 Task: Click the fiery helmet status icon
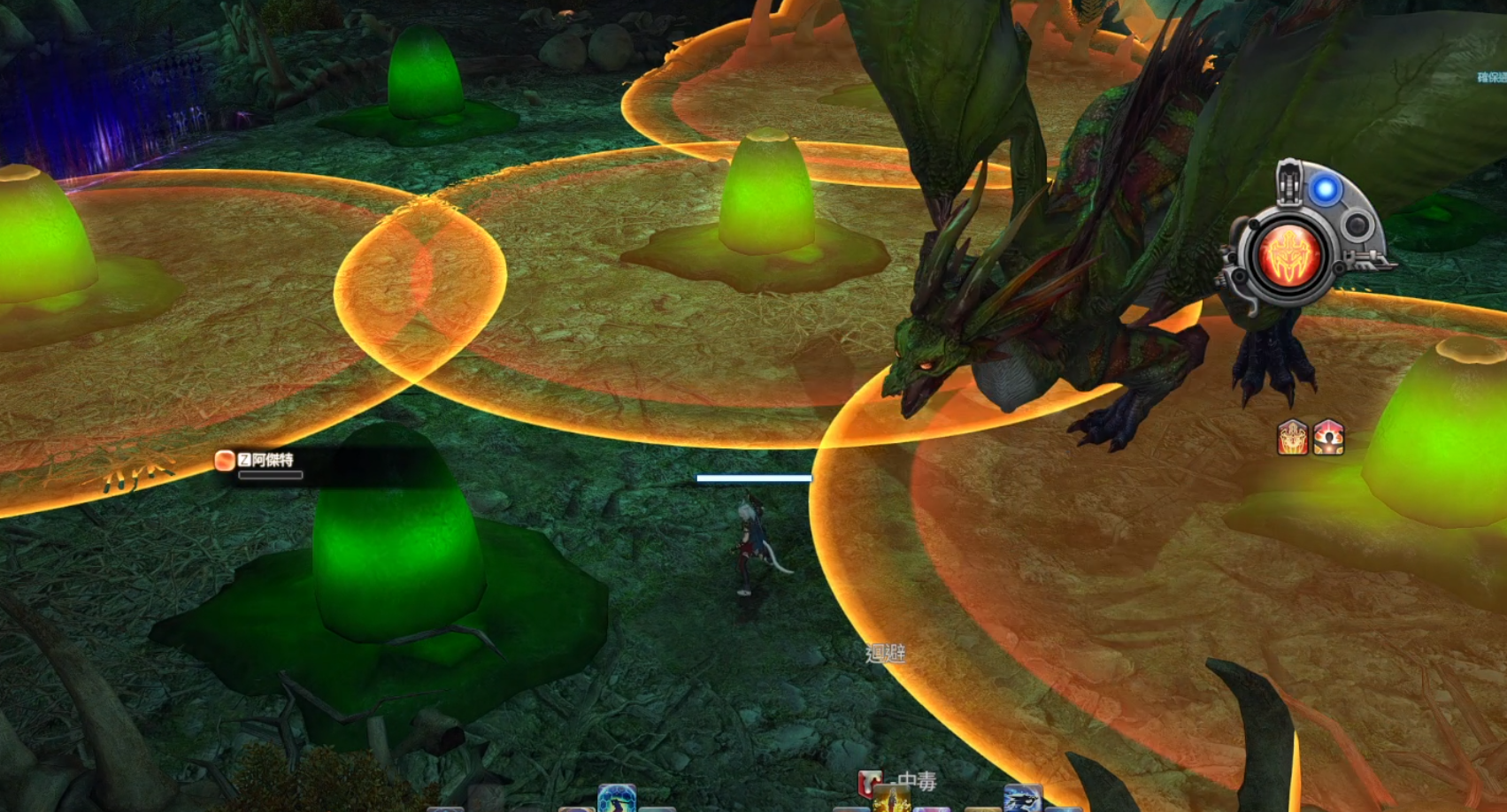coord(1293,438)
